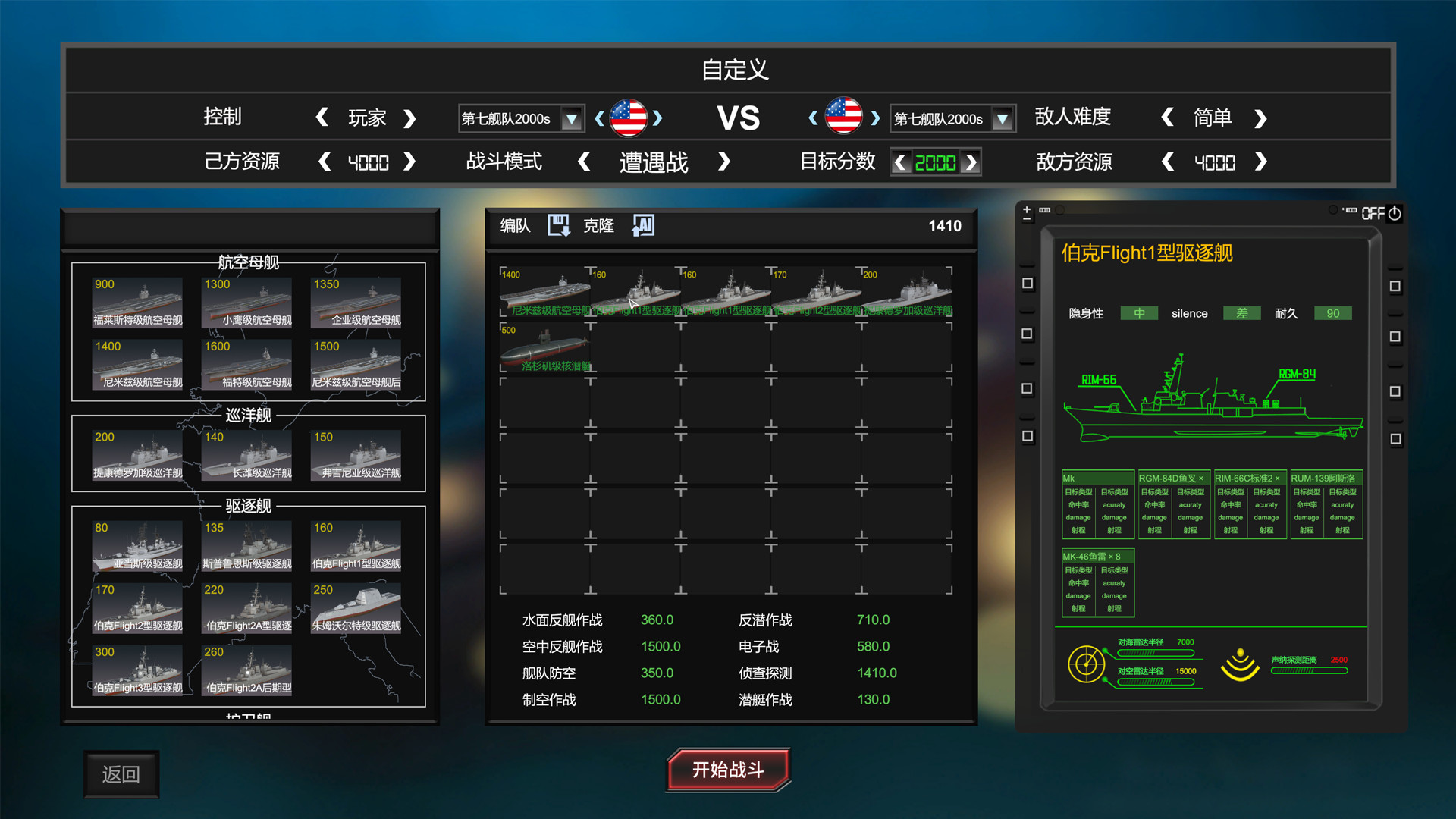The width and height of the screenshot is (1456, 819).
Task: Click the sonar emitter icon near 声纳探测距离
Action: [x=1241, y=666]
